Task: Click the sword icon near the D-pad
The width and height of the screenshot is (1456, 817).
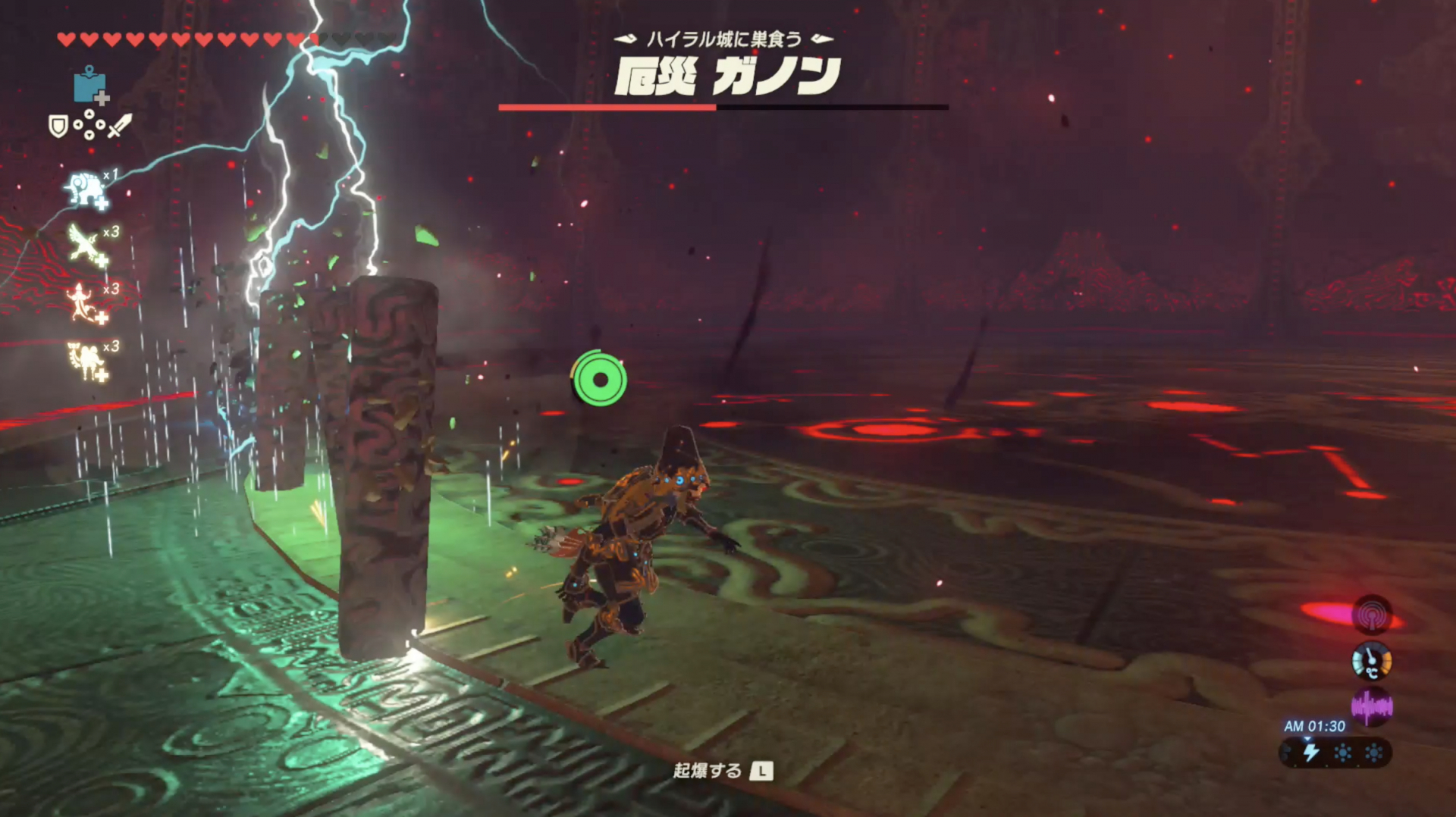Action: pyautogui.click(x=121, y=127)
